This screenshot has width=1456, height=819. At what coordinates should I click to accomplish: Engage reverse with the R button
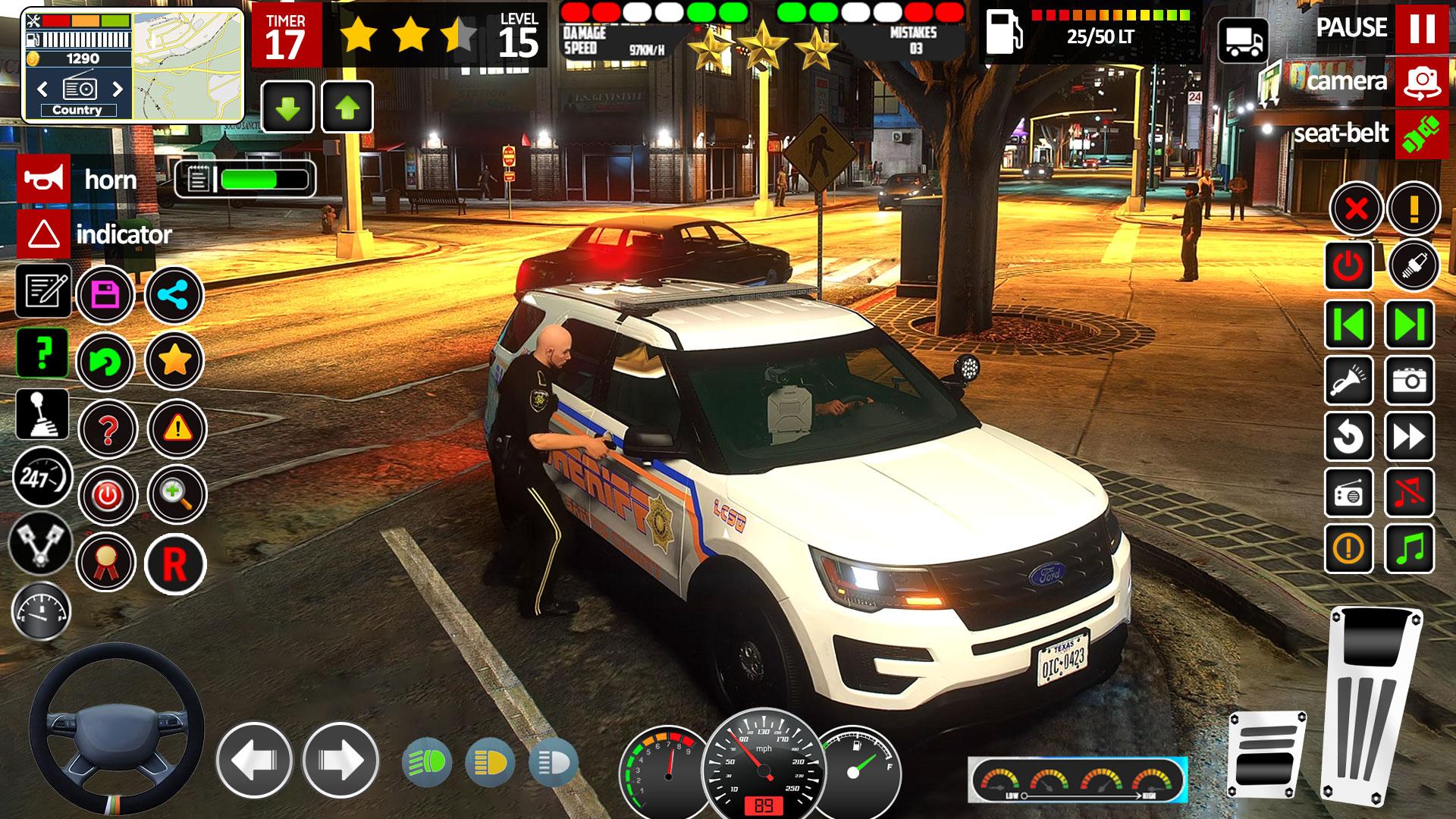point(174,563)
